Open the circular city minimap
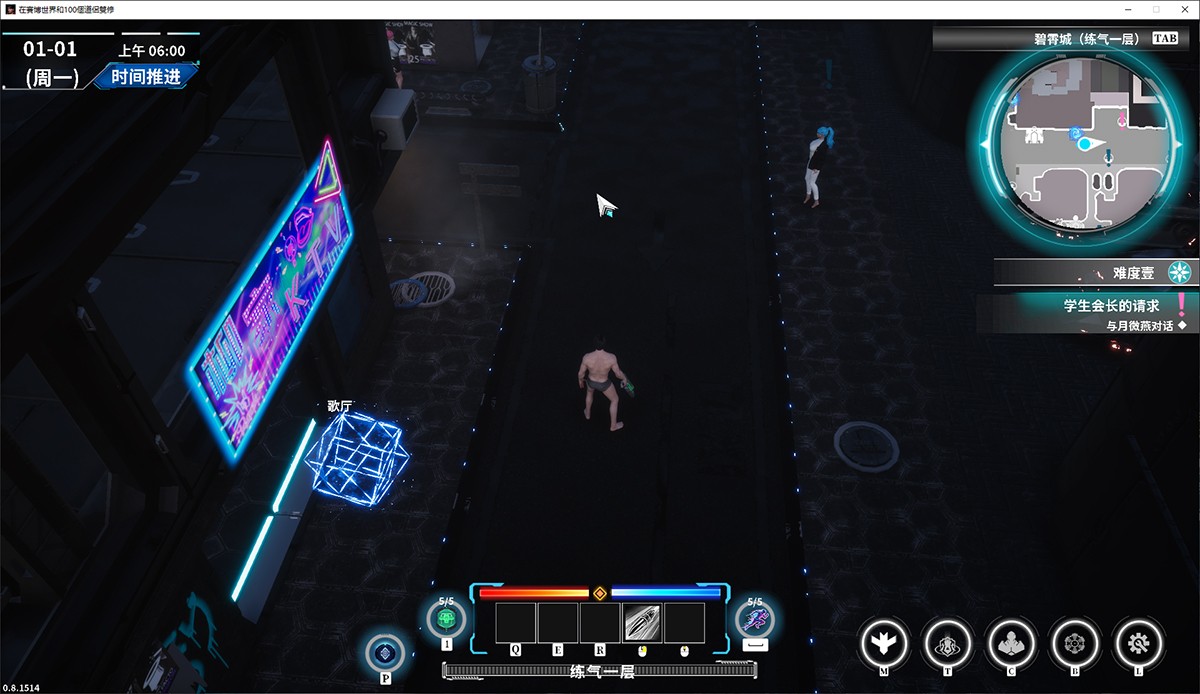 (x=1087, y=143)
